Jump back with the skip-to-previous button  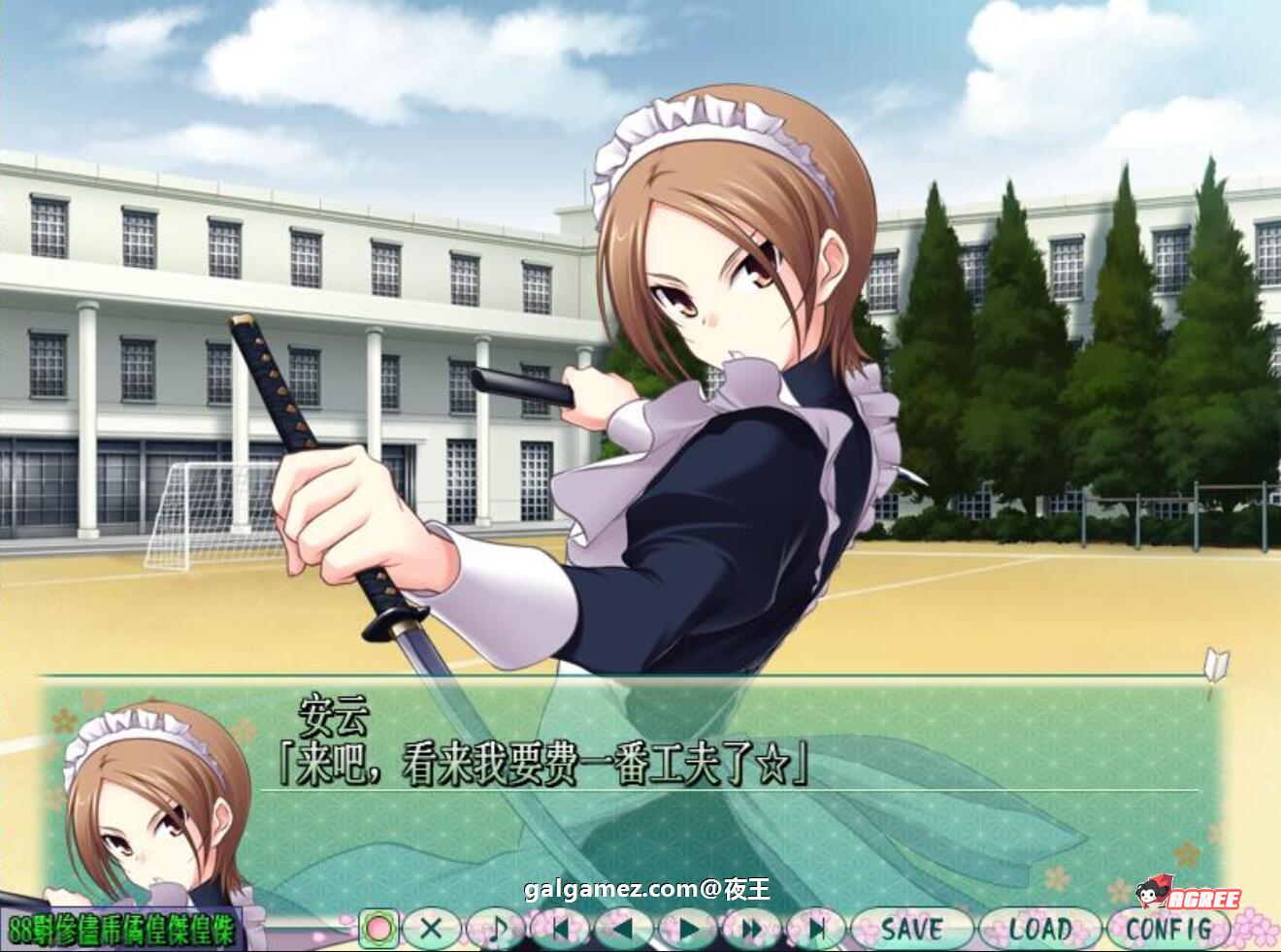pyautogui.click(x=560, y=929)
